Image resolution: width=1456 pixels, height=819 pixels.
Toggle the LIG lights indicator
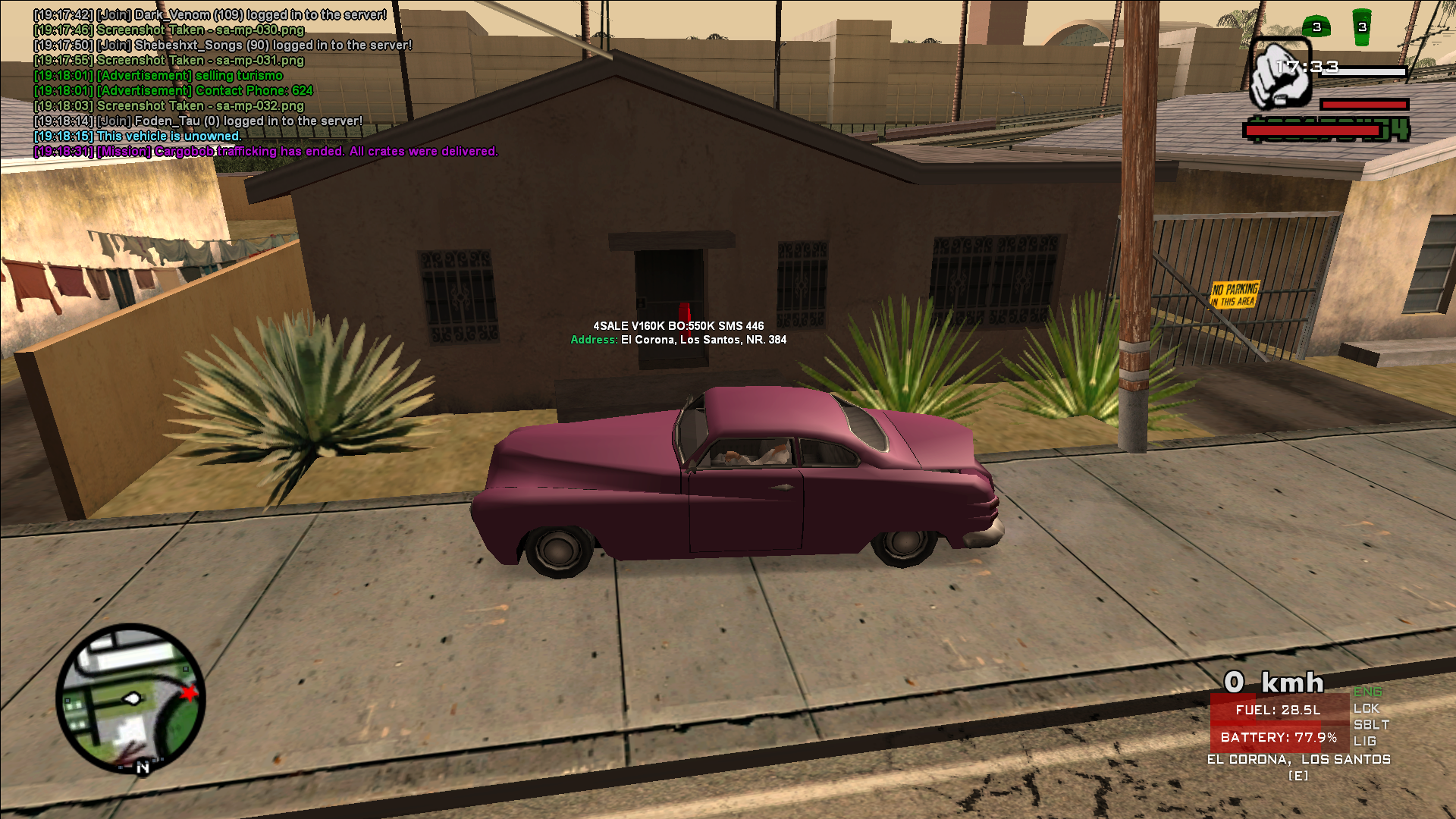(x=1364, y=742)
